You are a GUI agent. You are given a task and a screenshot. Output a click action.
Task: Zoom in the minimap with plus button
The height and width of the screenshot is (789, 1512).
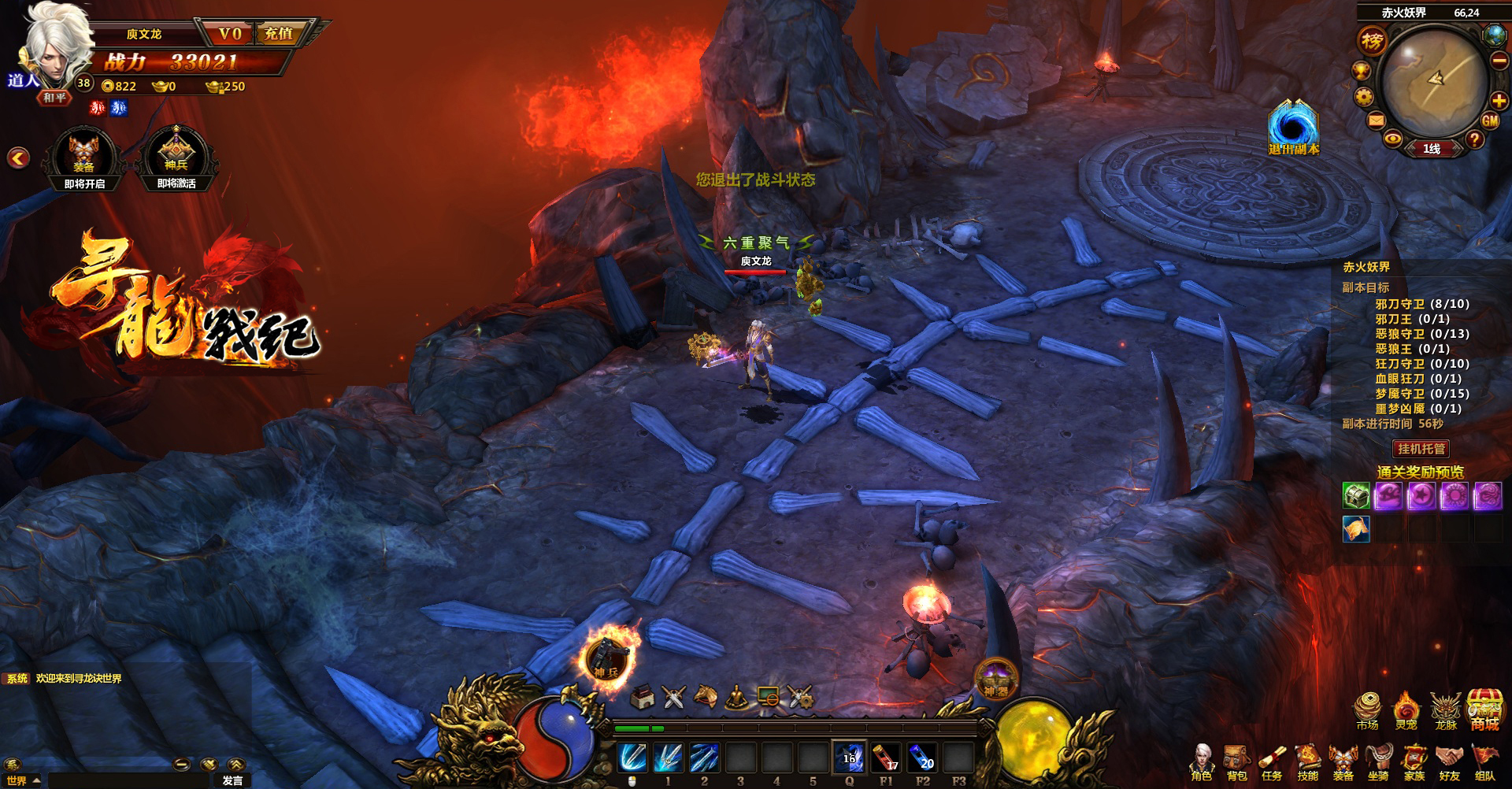click(x=1499, y=100)
